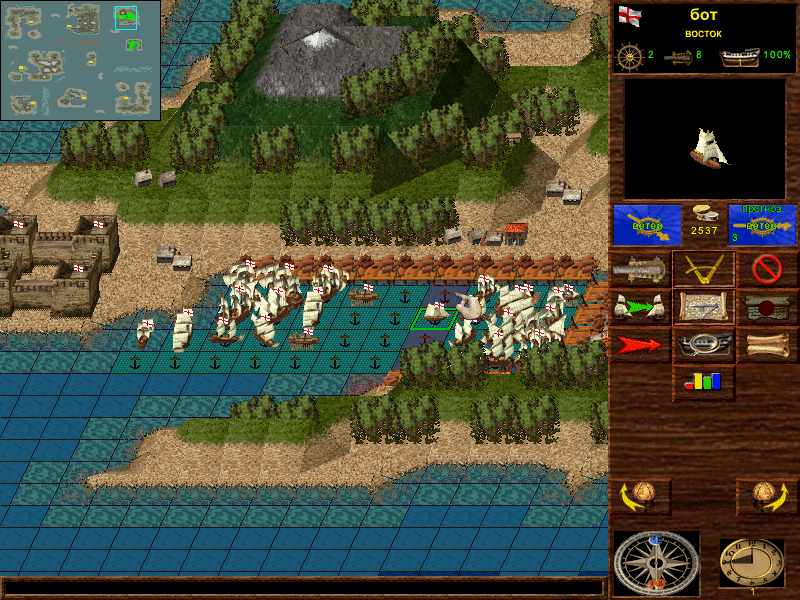Choose the two-ships green arrow command

pyautogui.click(x=641, y=307)
